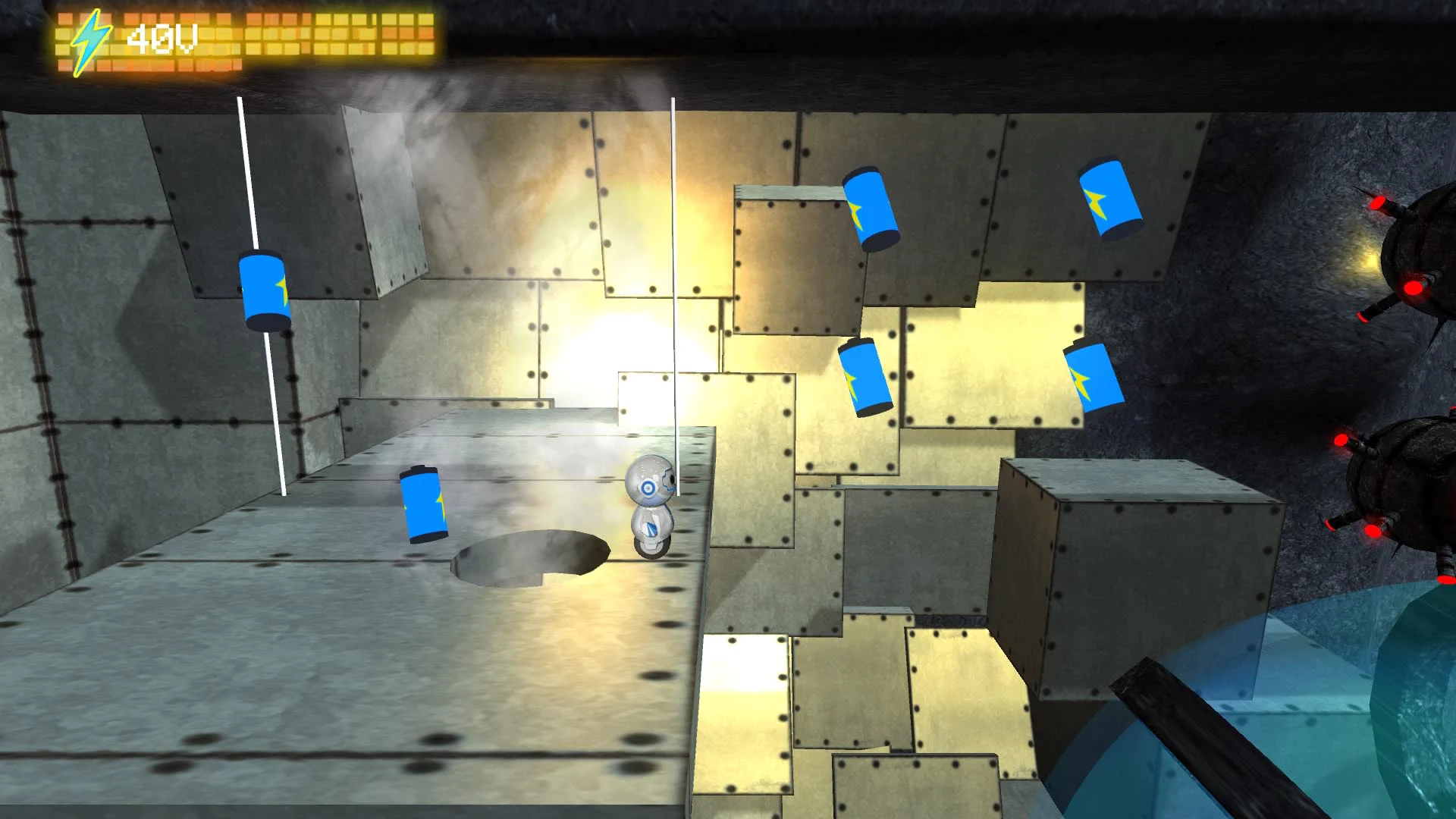The width and height of the screenshot is (1456, 819).
Task: Click the tilted battery near the top wall
Action: (871, 209)
